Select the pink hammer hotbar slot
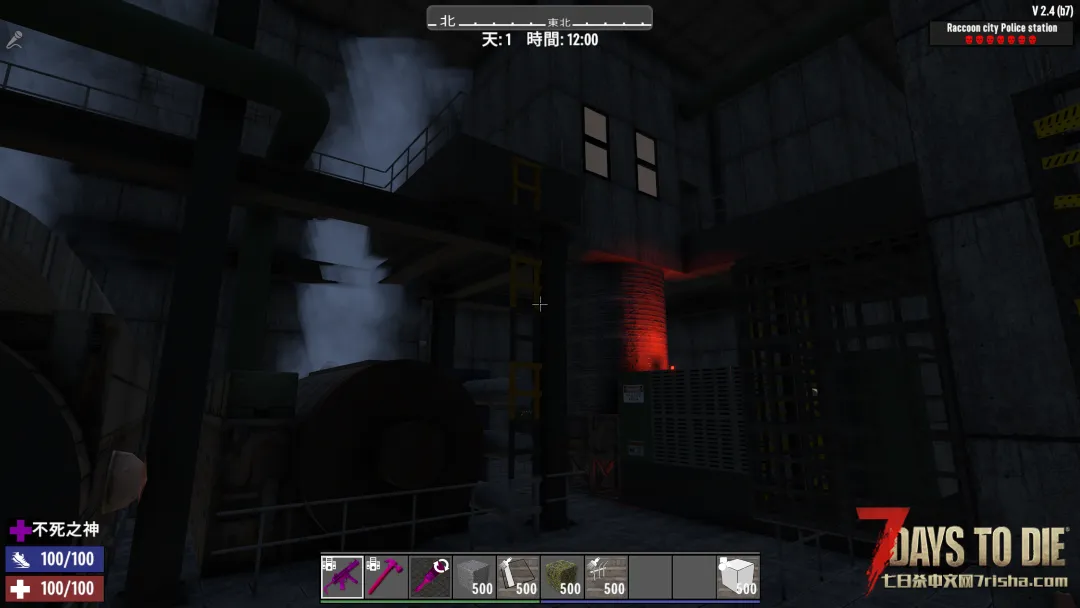The image size is (1080, 608). click(x=386, y=577)
